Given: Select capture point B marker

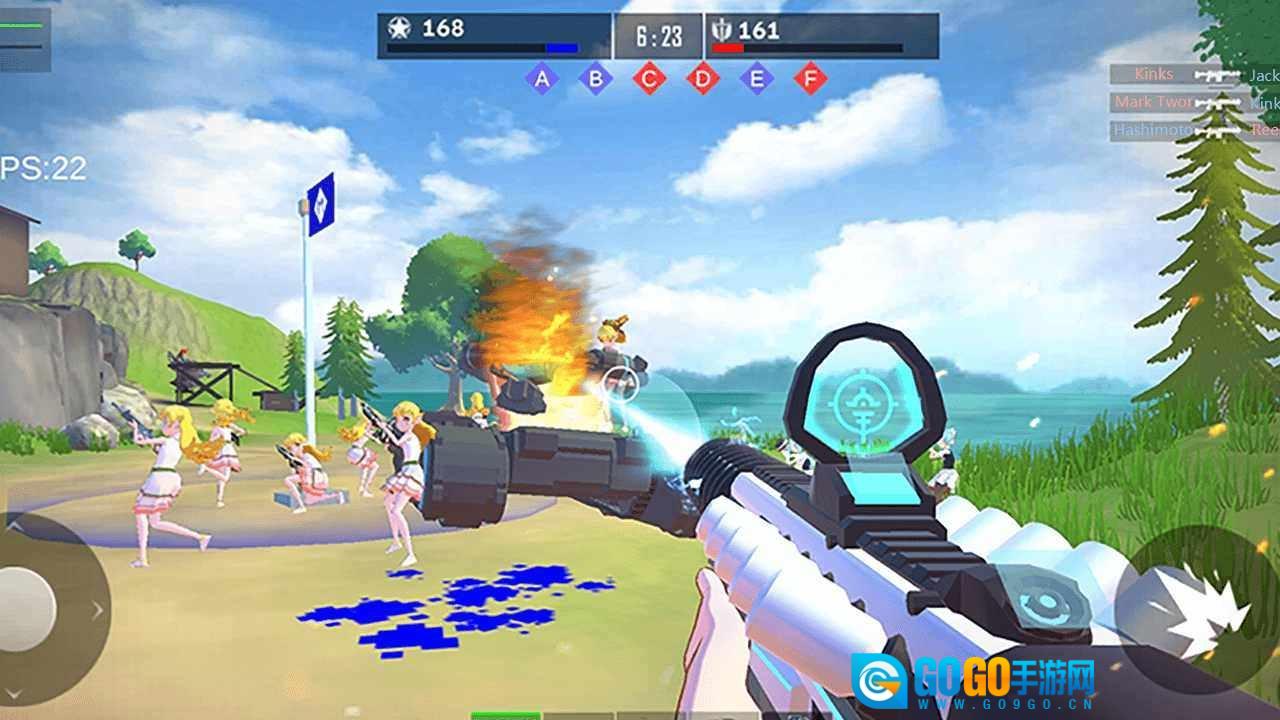Looking at the screenshot, I should pyautogui.click(x=596, y=78).
